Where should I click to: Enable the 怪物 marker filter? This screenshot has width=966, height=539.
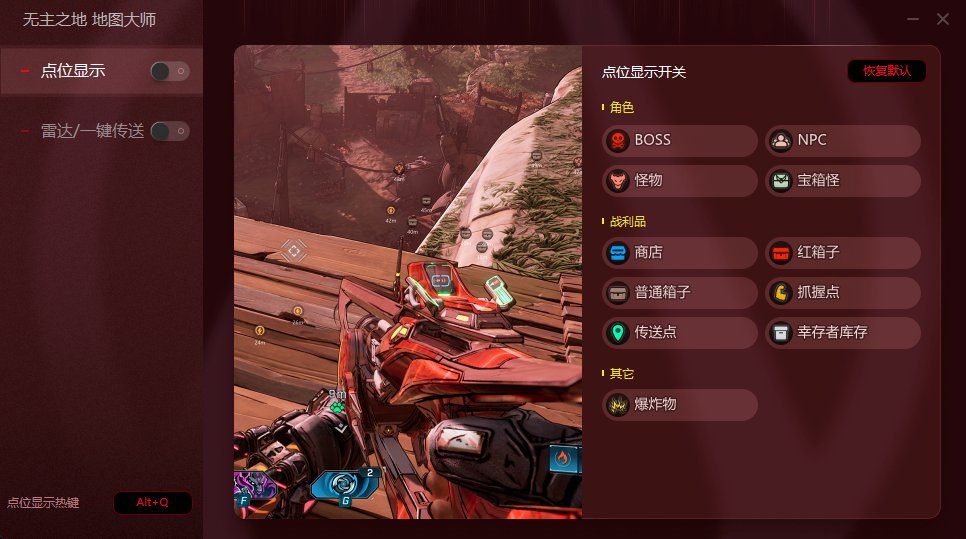click(680, 180)
